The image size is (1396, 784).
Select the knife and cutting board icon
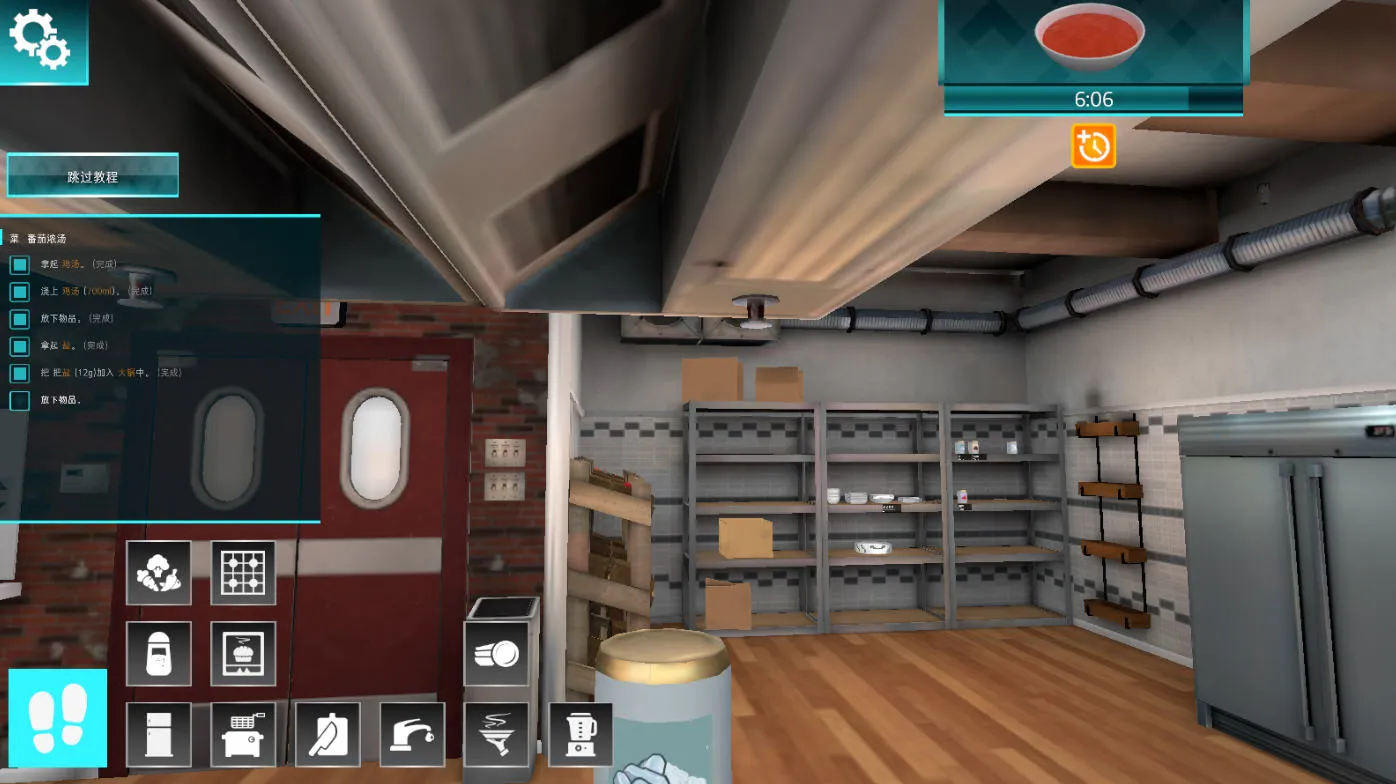(x=328, y=734)
